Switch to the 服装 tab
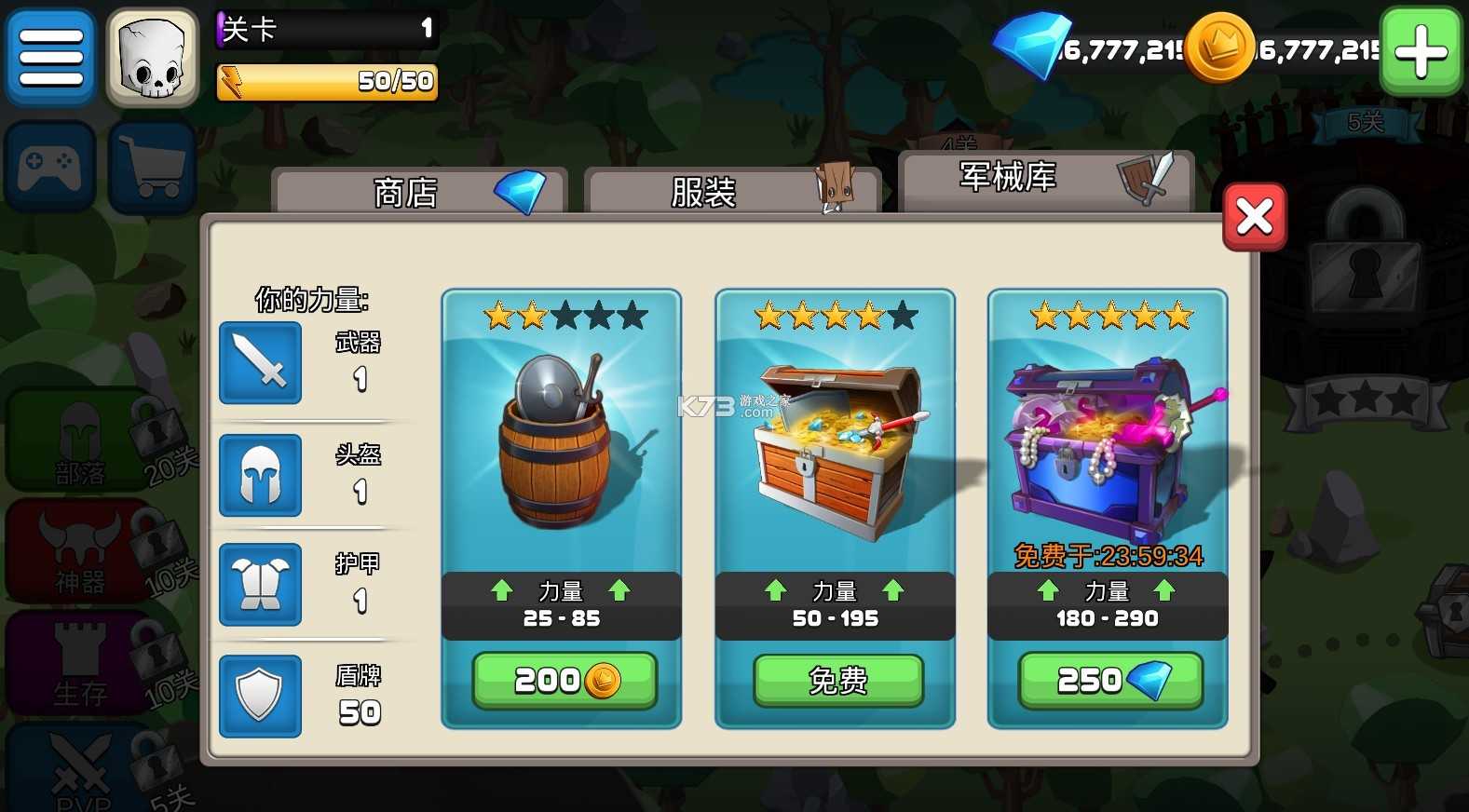The image size is (1469, 812). click(x=731, y=189)
